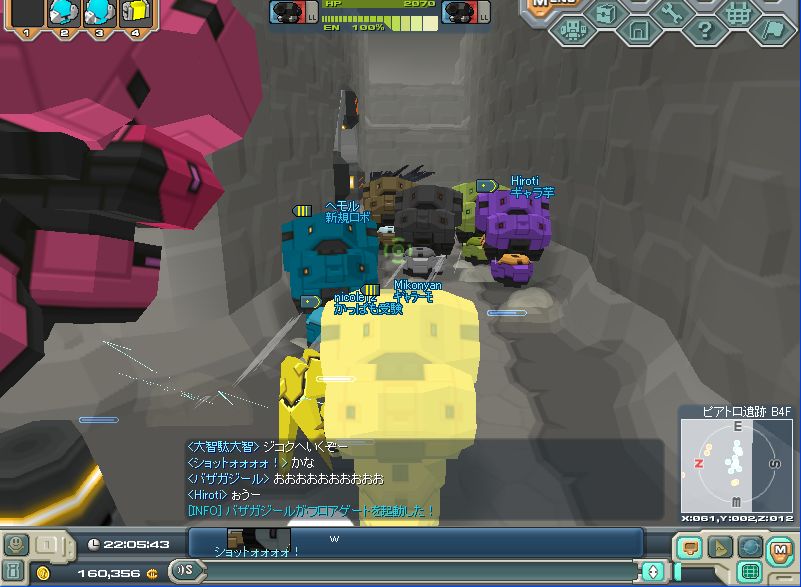Click the speech bubble chat icon
The image size is (801, 587).
pyautogui.click(x=688, y=547)
